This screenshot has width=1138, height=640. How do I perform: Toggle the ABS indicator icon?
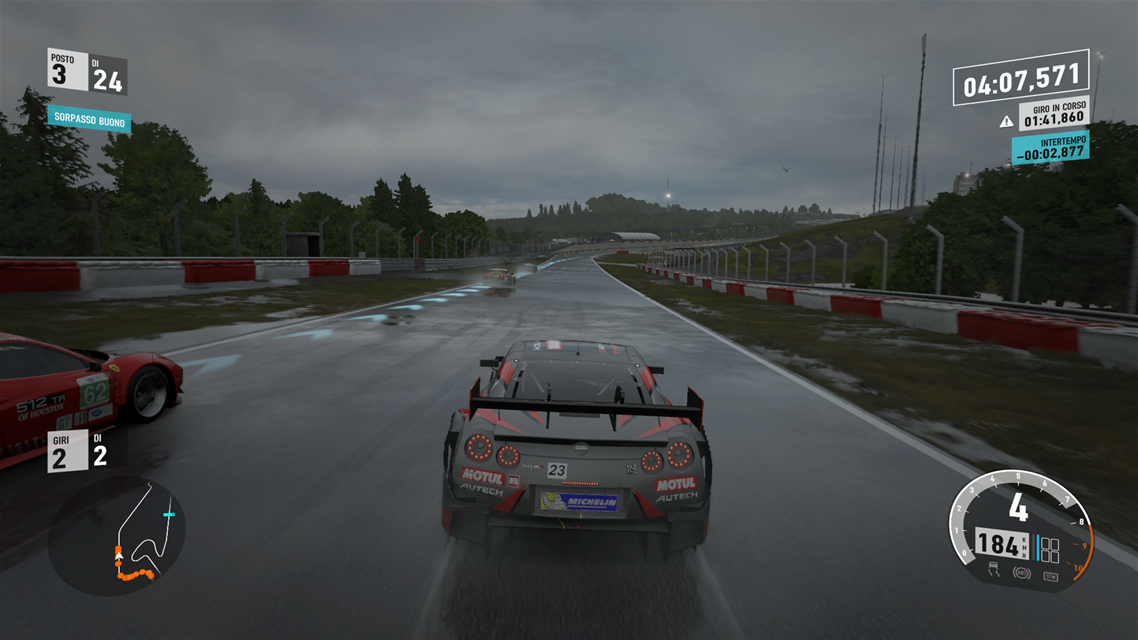pos(1022,573)
